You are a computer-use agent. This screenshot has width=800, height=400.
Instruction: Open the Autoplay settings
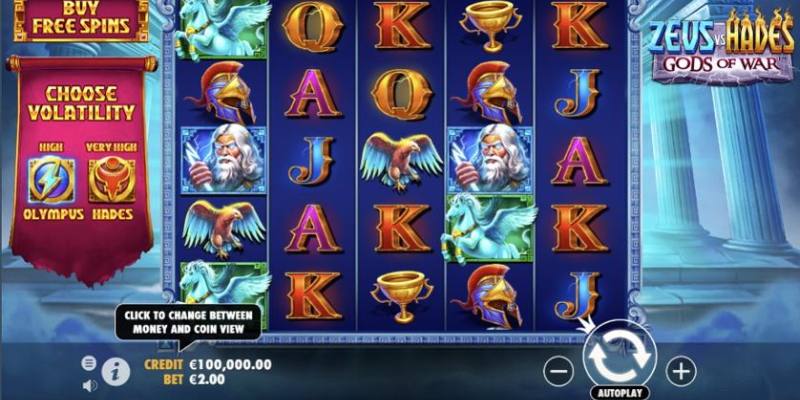619,391
